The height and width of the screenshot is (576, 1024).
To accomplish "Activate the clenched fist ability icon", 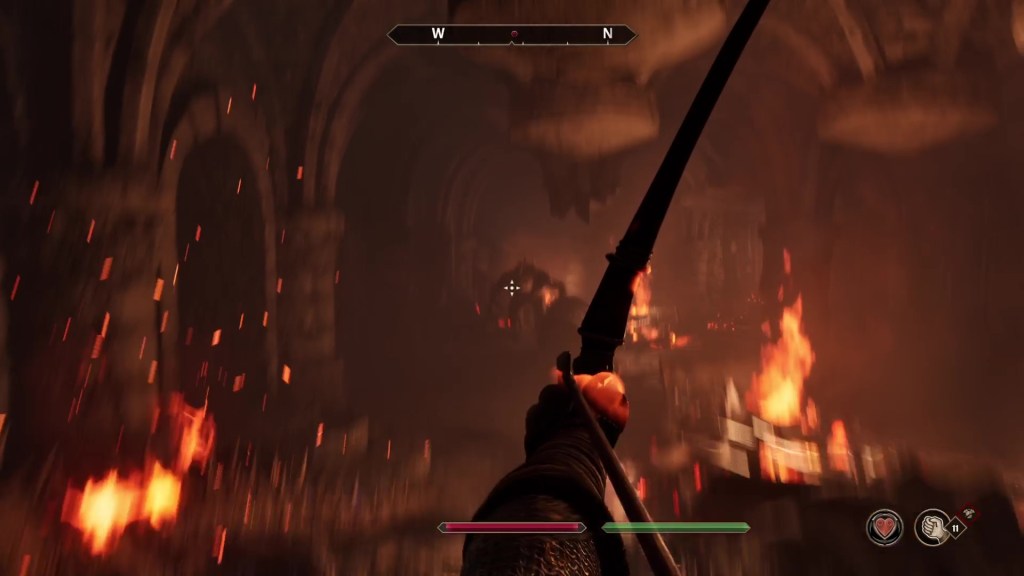I will point(932,527).
